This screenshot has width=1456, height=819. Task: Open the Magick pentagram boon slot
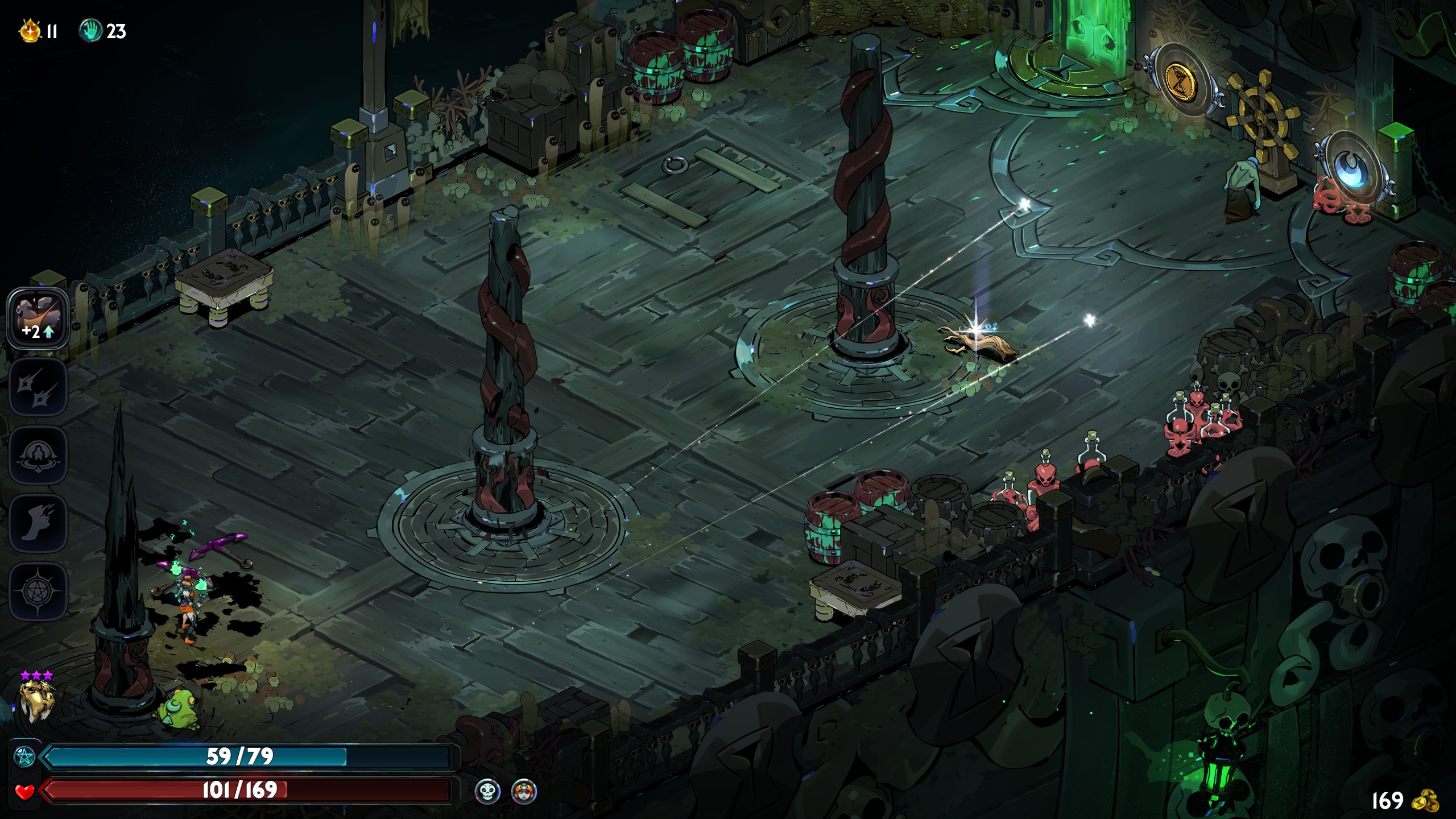click(x=38, y=591)
